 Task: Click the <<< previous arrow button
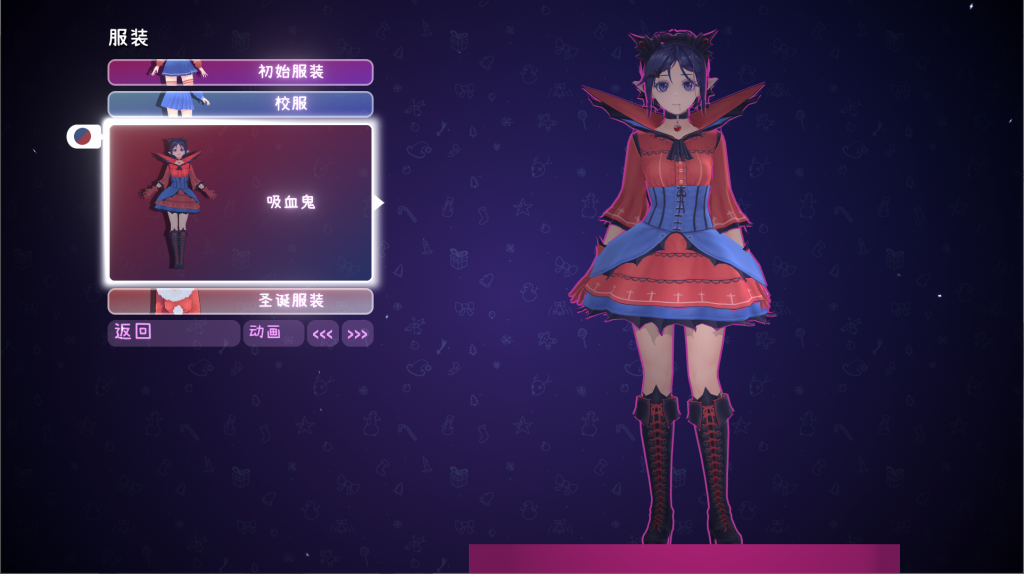322,334
